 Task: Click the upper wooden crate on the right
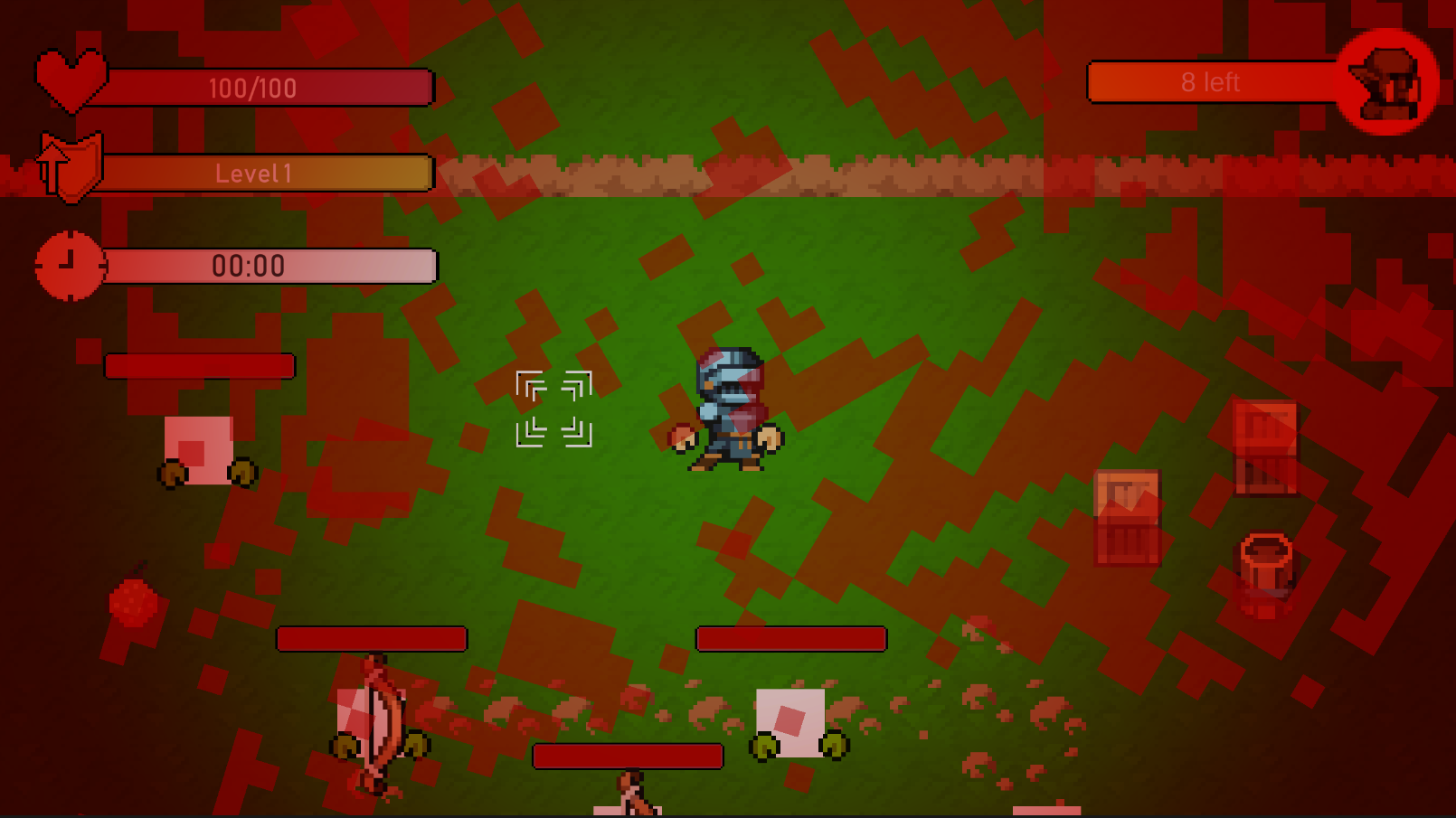coord(1266,443)
